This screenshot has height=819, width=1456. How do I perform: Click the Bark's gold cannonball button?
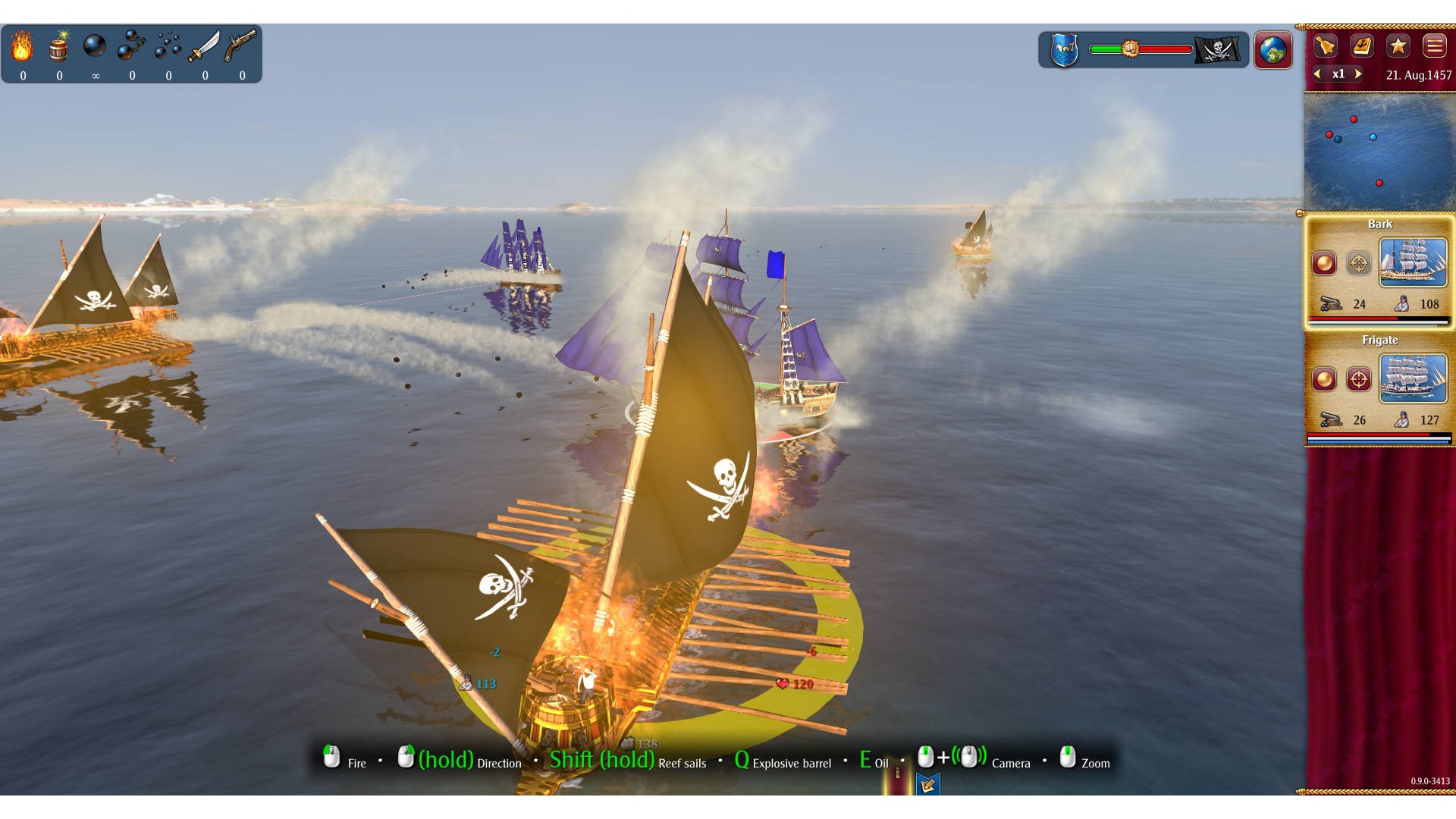tap(1325, 263)
